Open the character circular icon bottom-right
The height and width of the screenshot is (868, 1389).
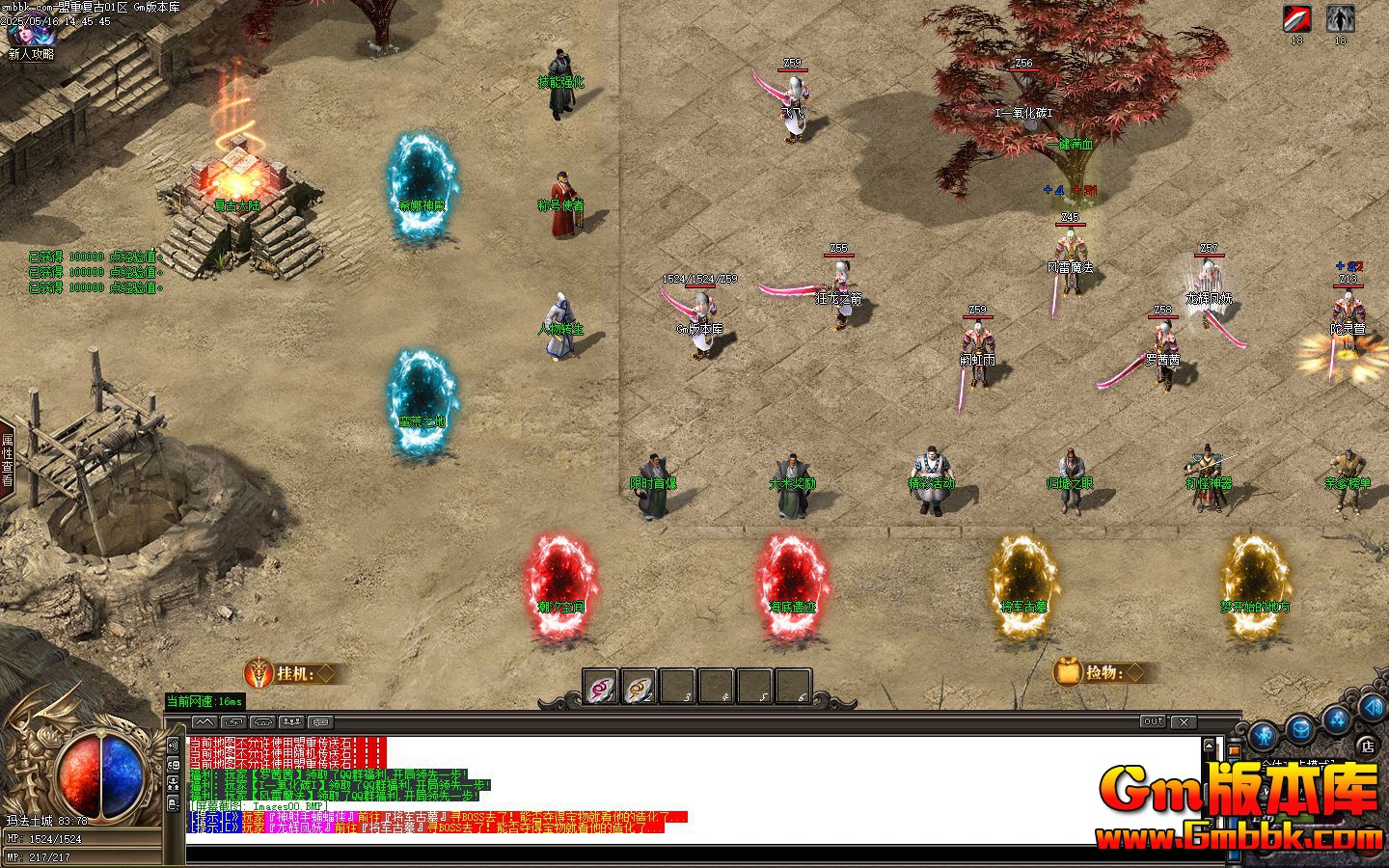point(1263,735)
